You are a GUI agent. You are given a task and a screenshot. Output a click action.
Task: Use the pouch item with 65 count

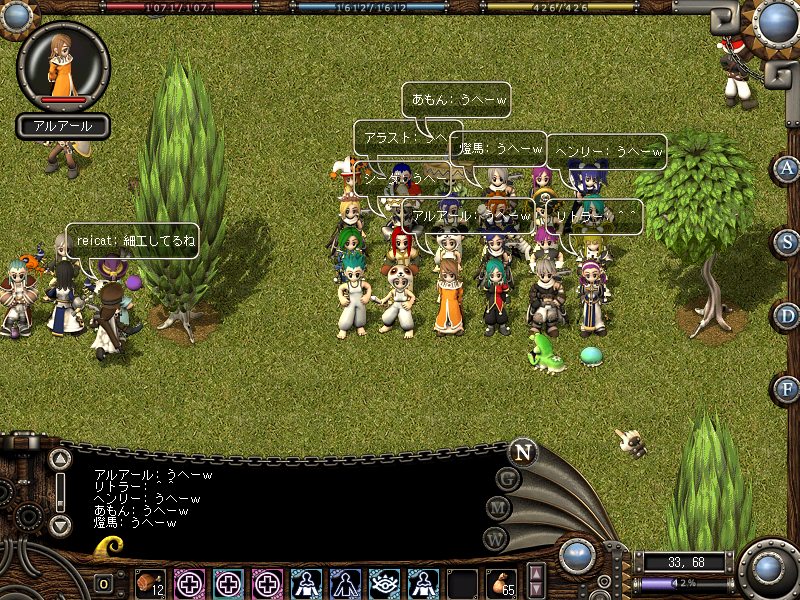501,583
